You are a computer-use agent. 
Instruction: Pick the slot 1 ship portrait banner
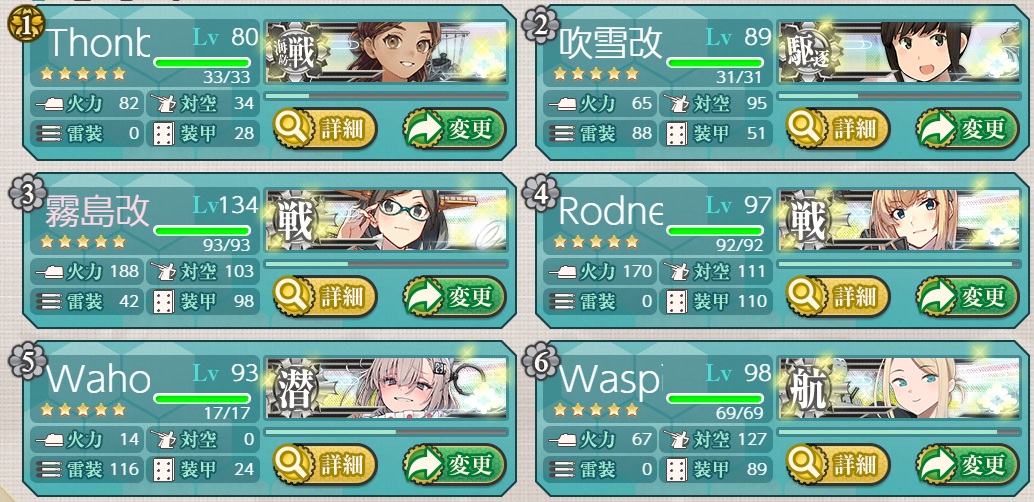(386, 52)
